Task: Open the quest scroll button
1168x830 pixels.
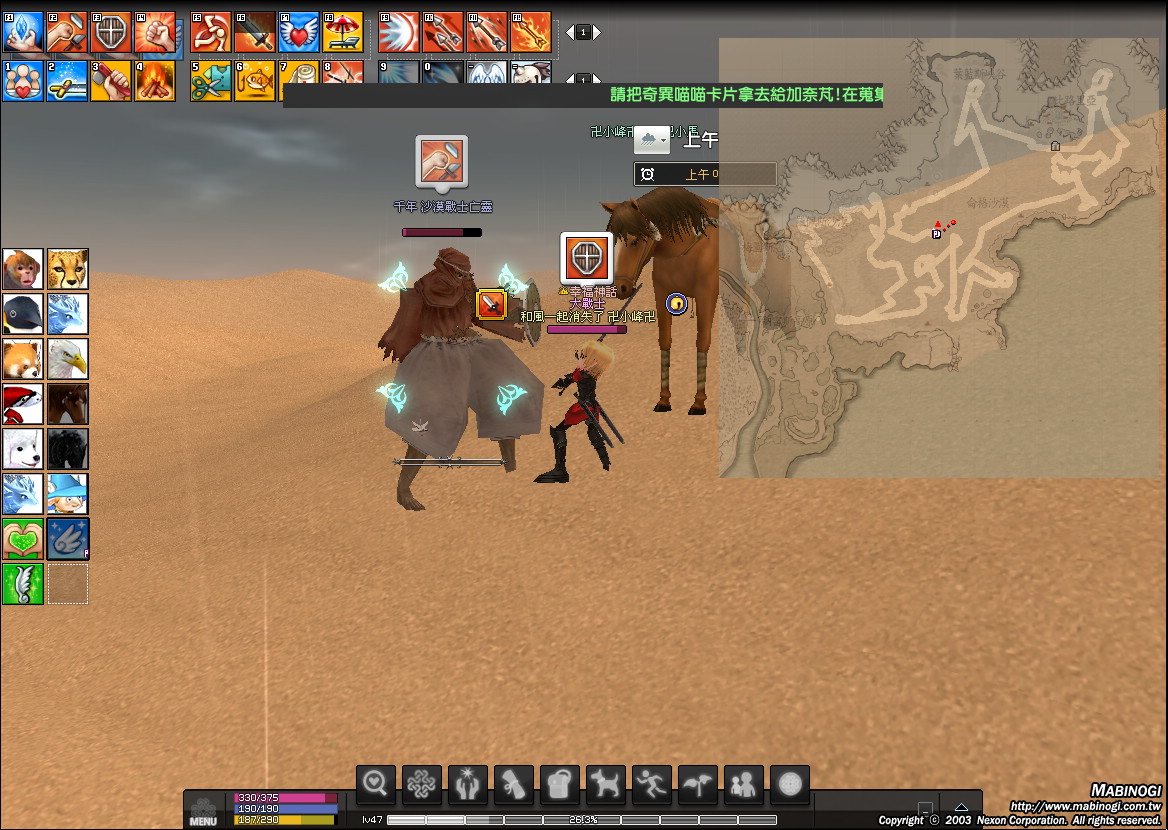Action: [x=514, y=786]
